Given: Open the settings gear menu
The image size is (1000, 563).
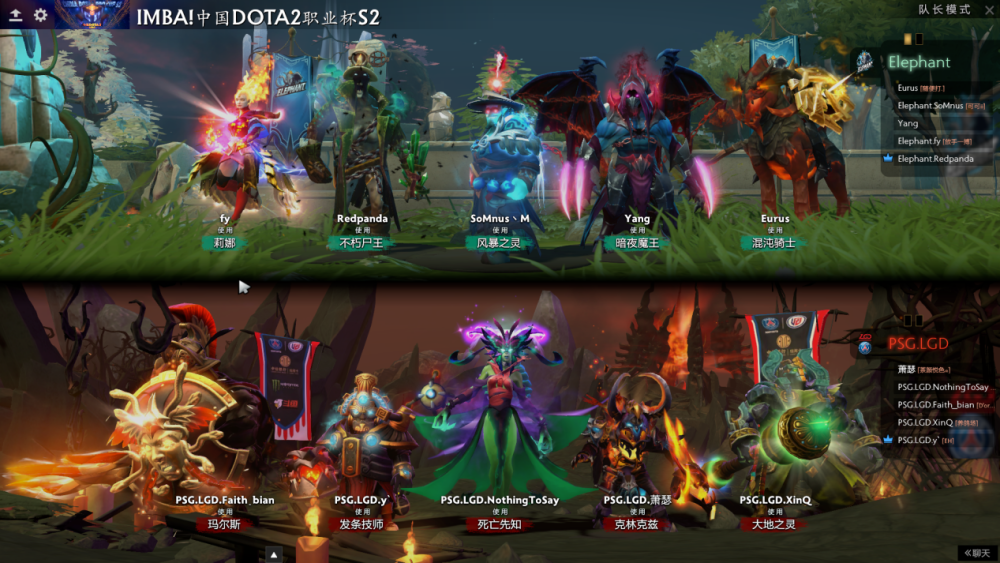Looking at the screenshot, I should pos(40,15).
